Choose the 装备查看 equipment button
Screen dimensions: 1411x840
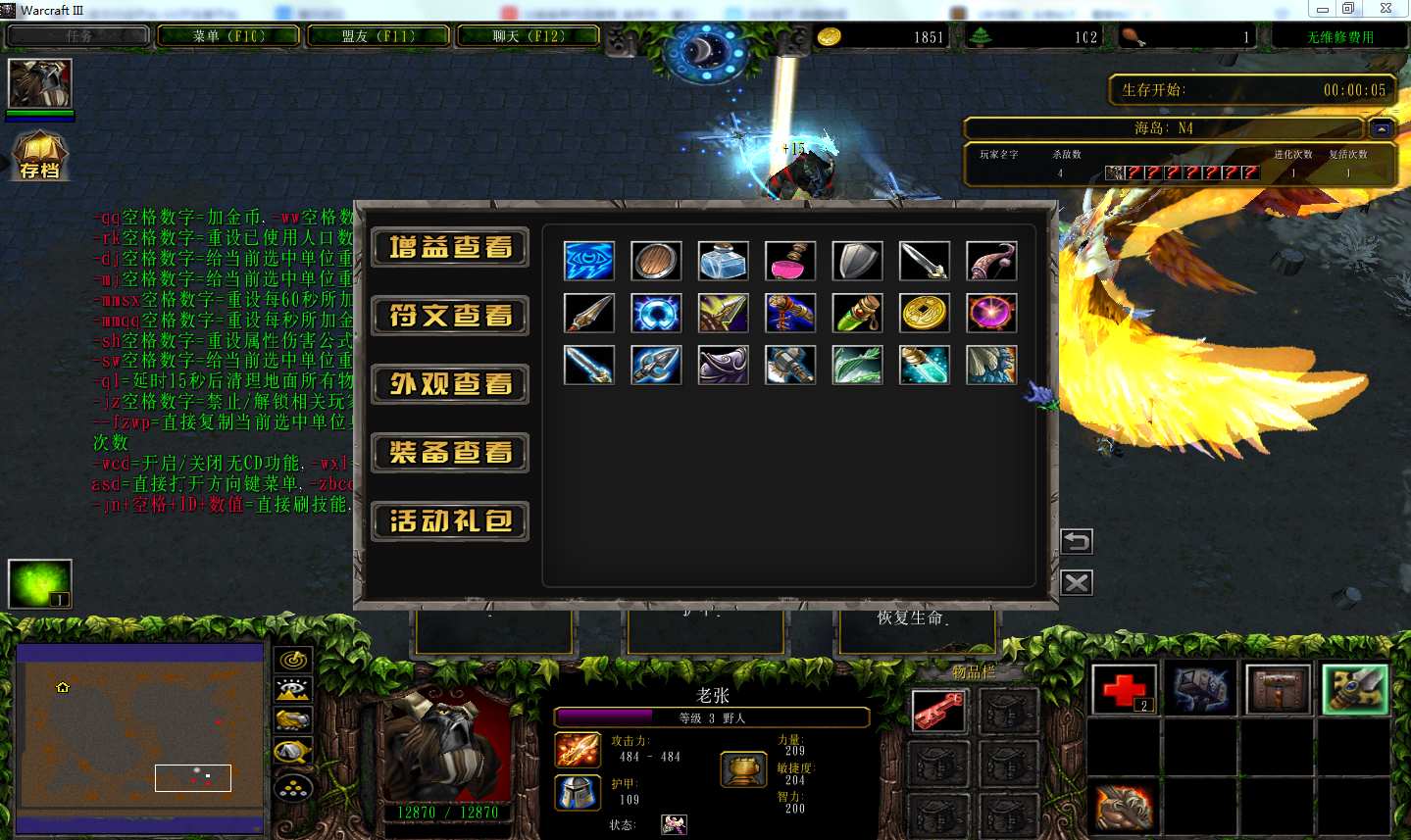[450, 453]
